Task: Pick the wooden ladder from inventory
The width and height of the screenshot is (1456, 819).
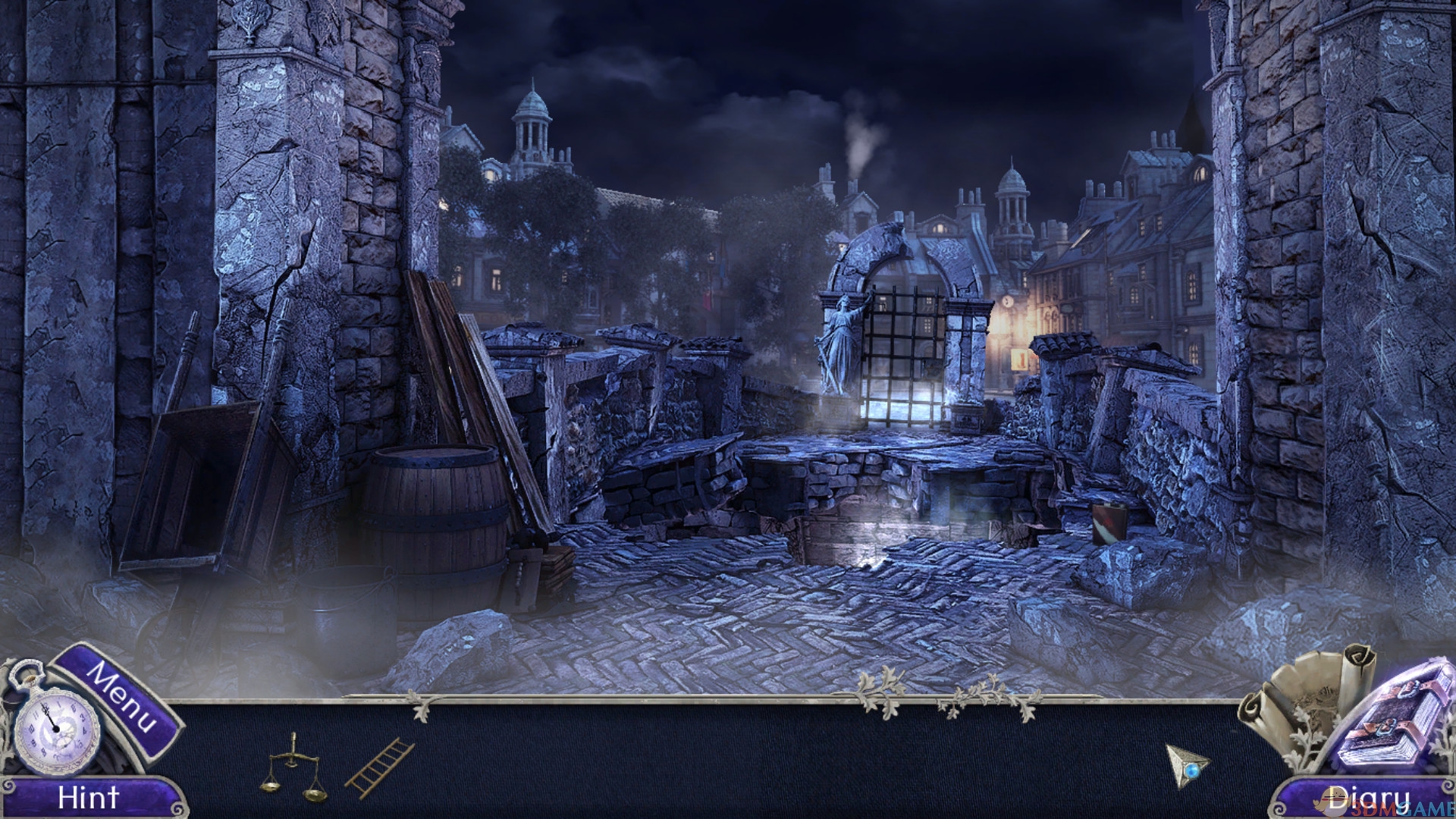Action: pyautogui.click(x=379, y=767)
